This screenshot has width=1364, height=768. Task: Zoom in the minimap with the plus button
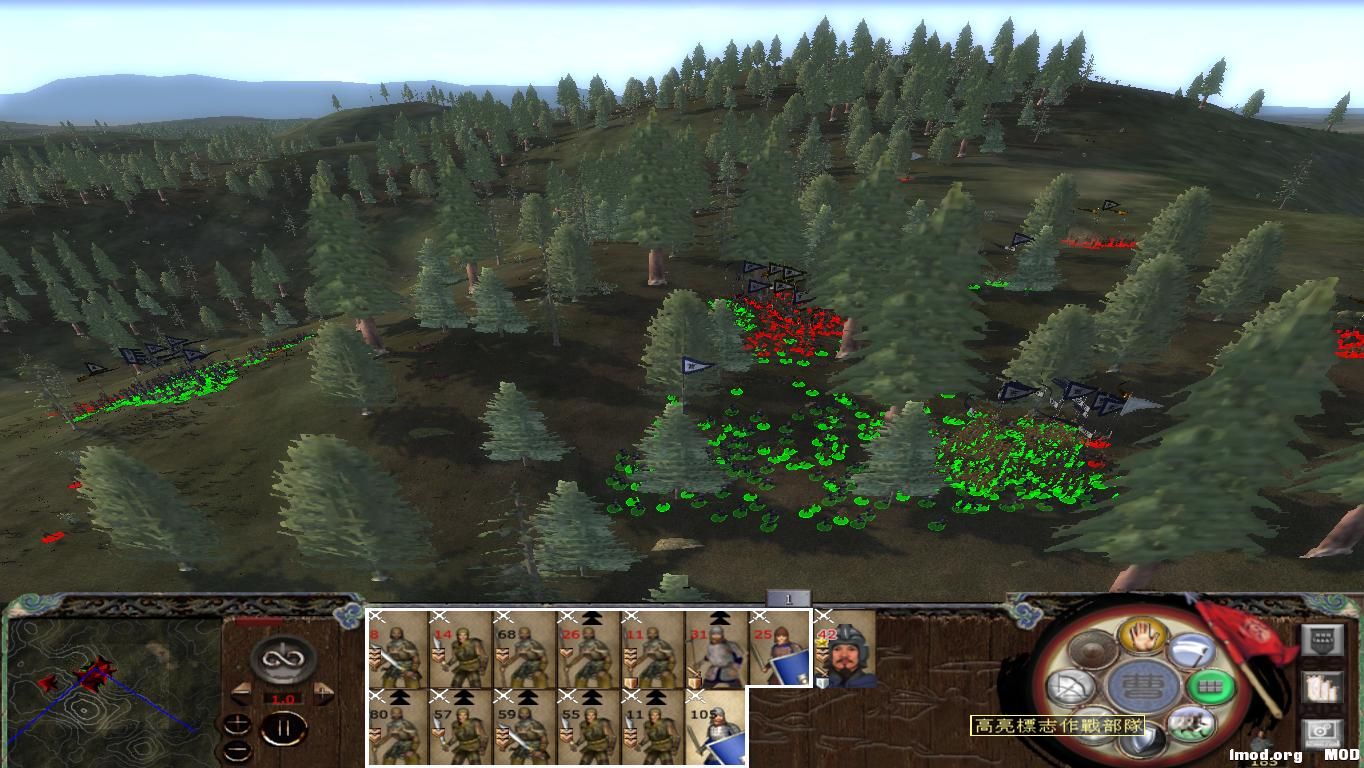tap(238, 723)
